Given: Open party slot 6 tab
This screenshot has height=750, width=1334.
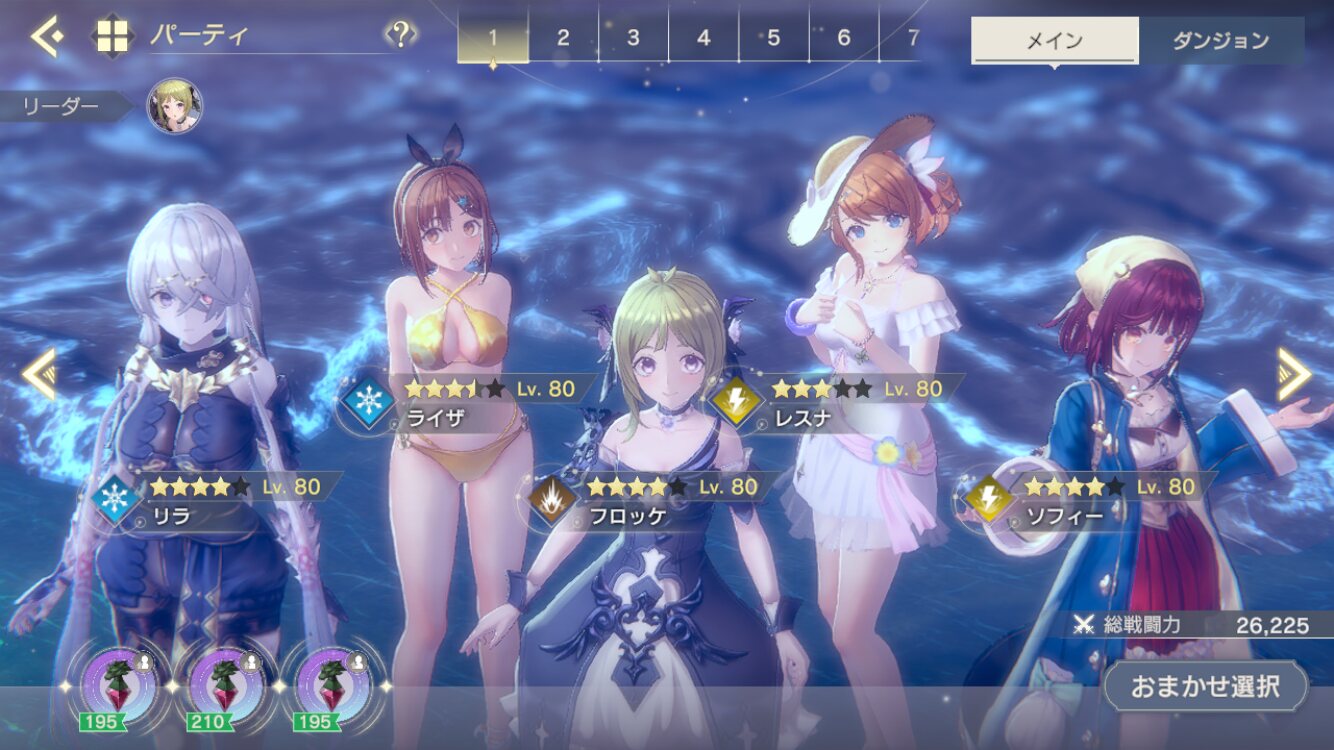Looking at the screenshot, I should 843,38.
